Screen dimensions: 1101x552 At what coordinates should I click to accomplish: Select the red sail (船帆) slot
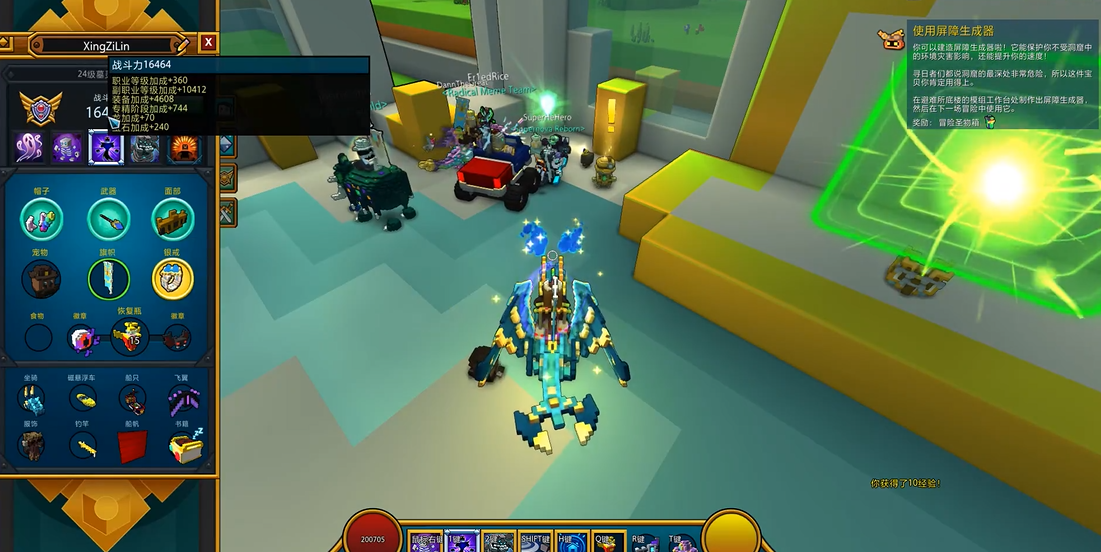pyautogui.click(x=132, y=446)
